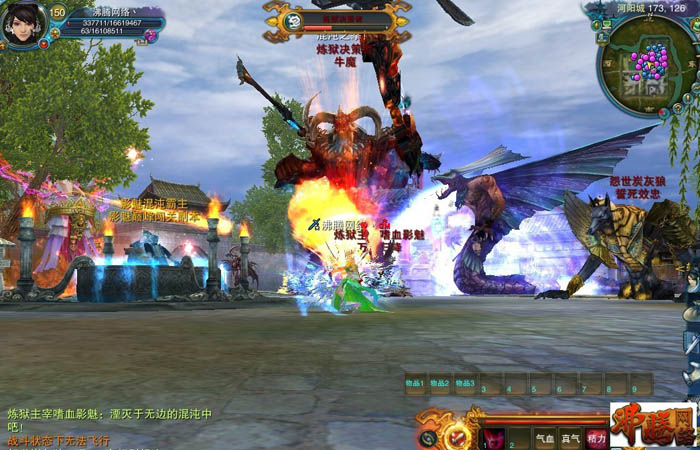Viewport: 700px width, 450px height.
Task: Use the 真气 mana potion slot
Action: pos(570,438)
